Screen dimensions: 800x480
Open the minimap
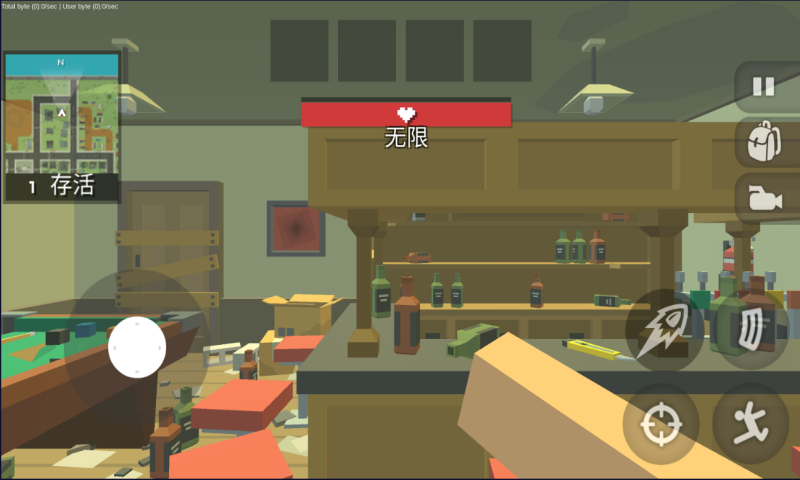coord(61,112)
